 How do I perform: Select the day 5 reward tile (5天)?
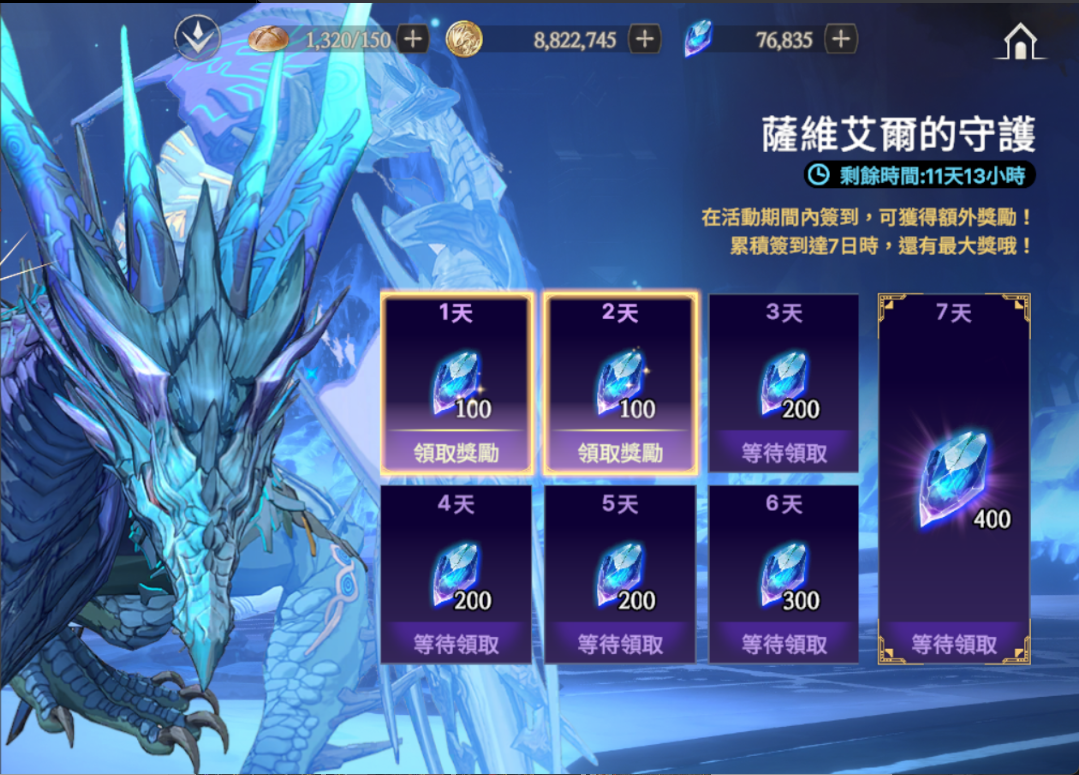(619, 574)
